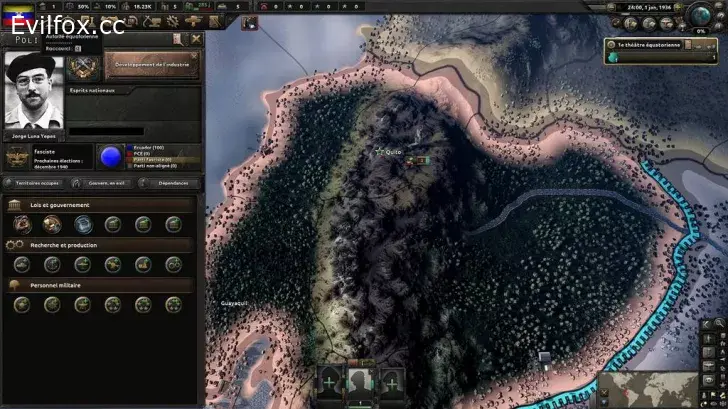This screenshot has width=728, height=409.
Task: Close the politics panel with the X
Action: click(196, 39)
